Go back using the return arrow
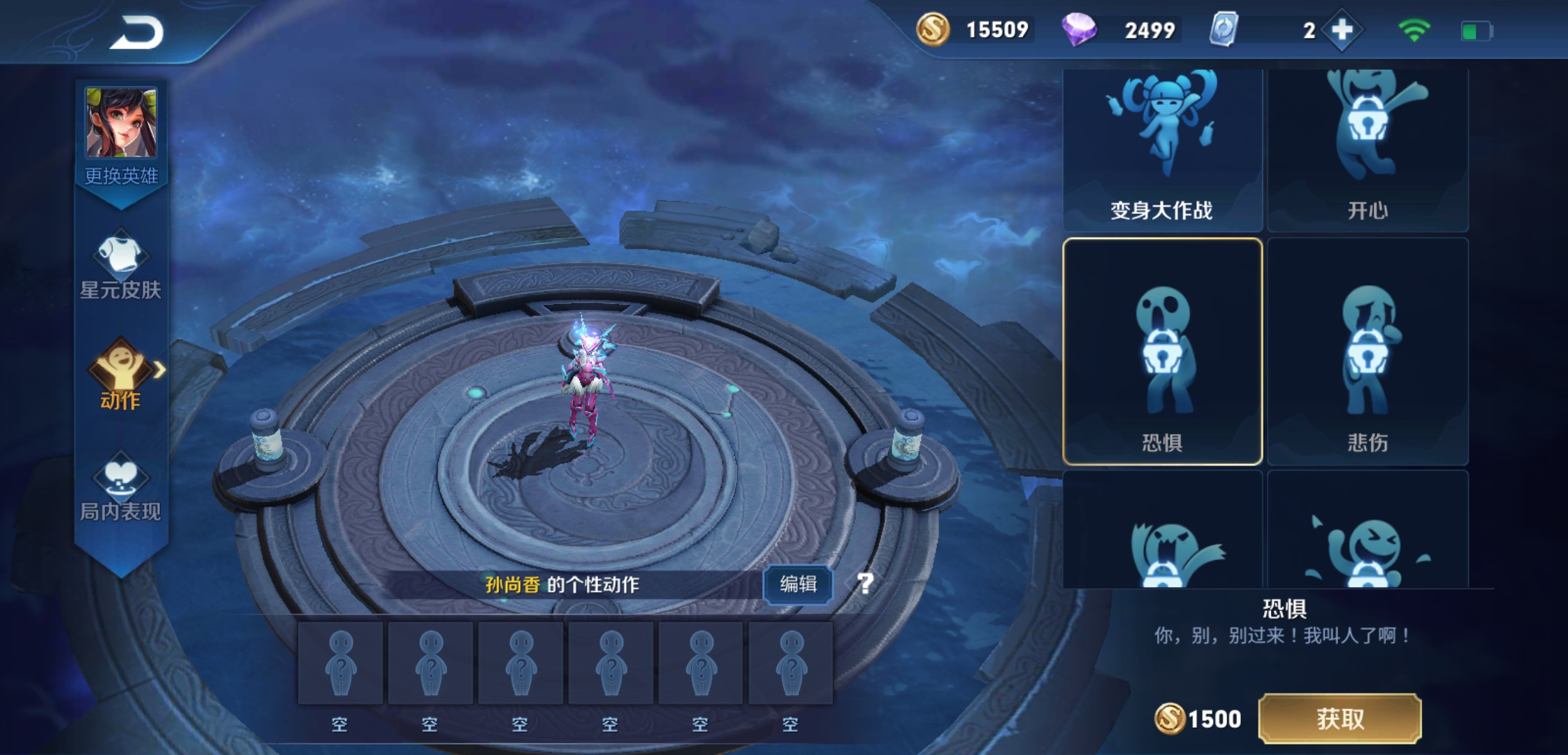The width and height of the screenshot is (1568, 755). pos(137,33)
